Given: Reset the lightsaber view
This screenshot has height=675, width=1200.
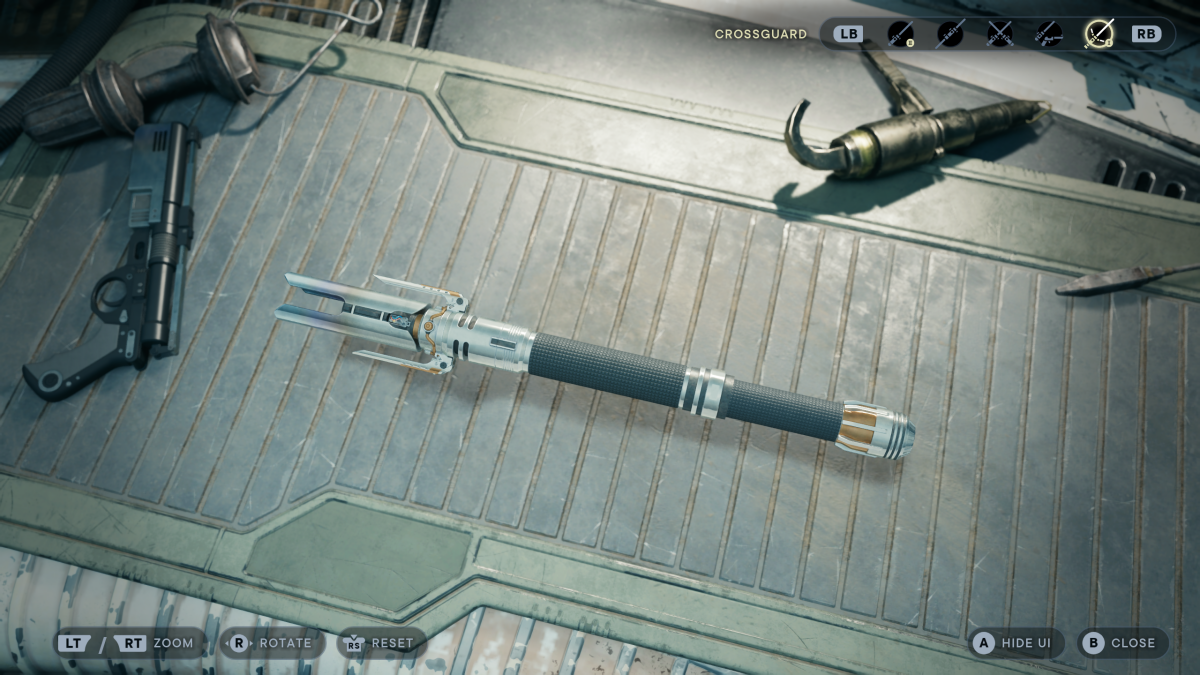Looking at the screenshot, I should click(x=381, y=643).
